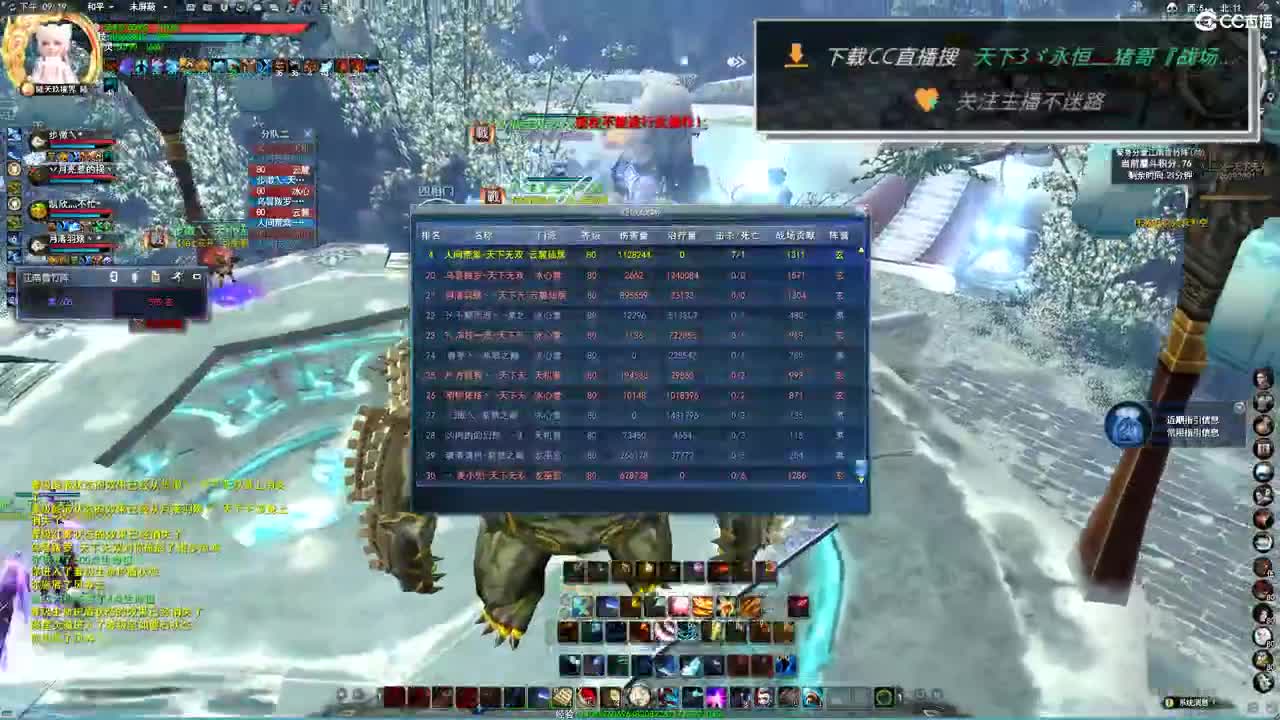The width and height of the screenshot is (1280, 720).
Task: Click the down arrow on the scoreboard list
Action: click(x=858, y=480)
